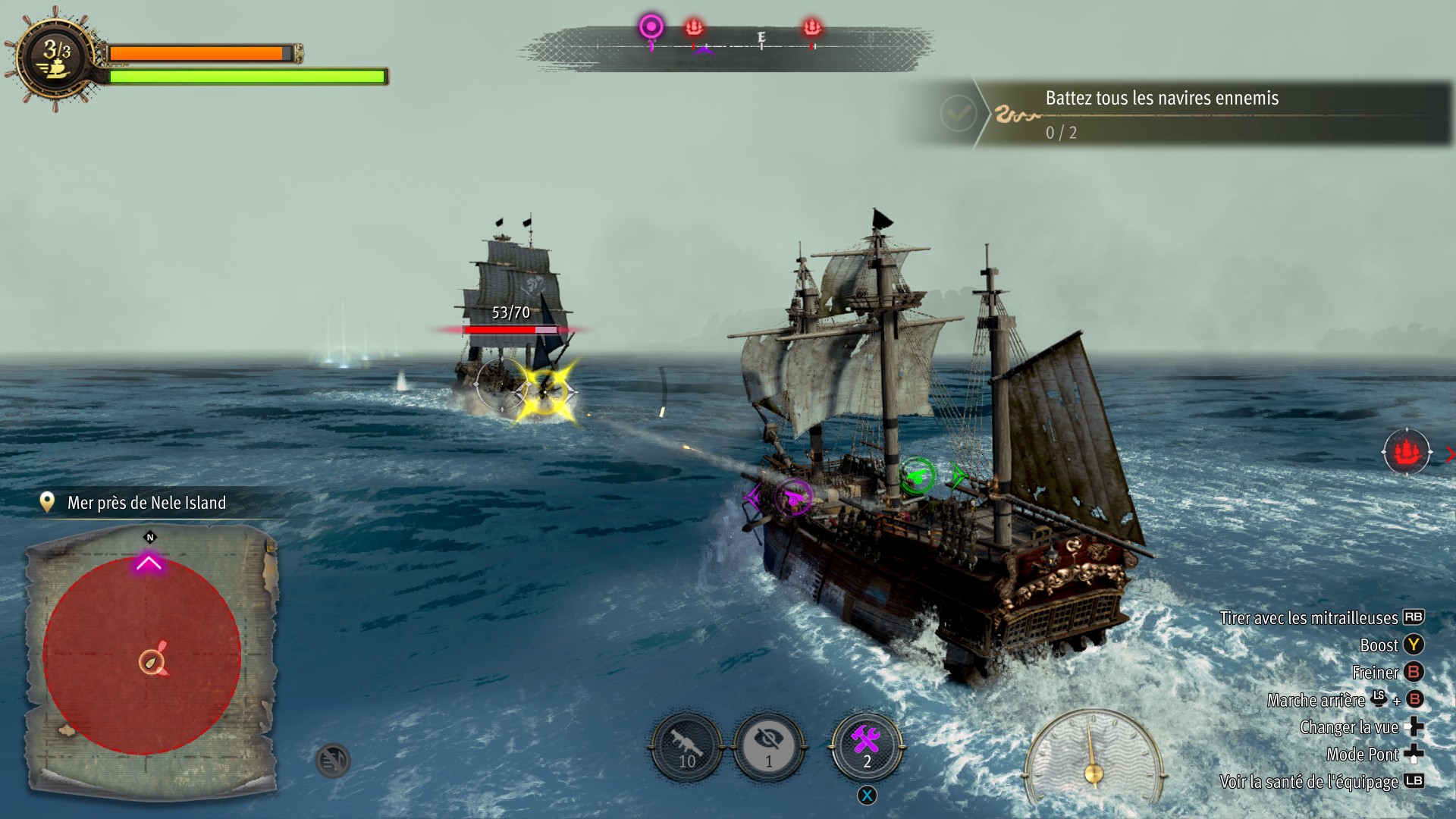Select the rocket launcher slot with 10 ammo
Viewport: 1456px width, 819px height.
pyautogui.click(x=686, y=747)
